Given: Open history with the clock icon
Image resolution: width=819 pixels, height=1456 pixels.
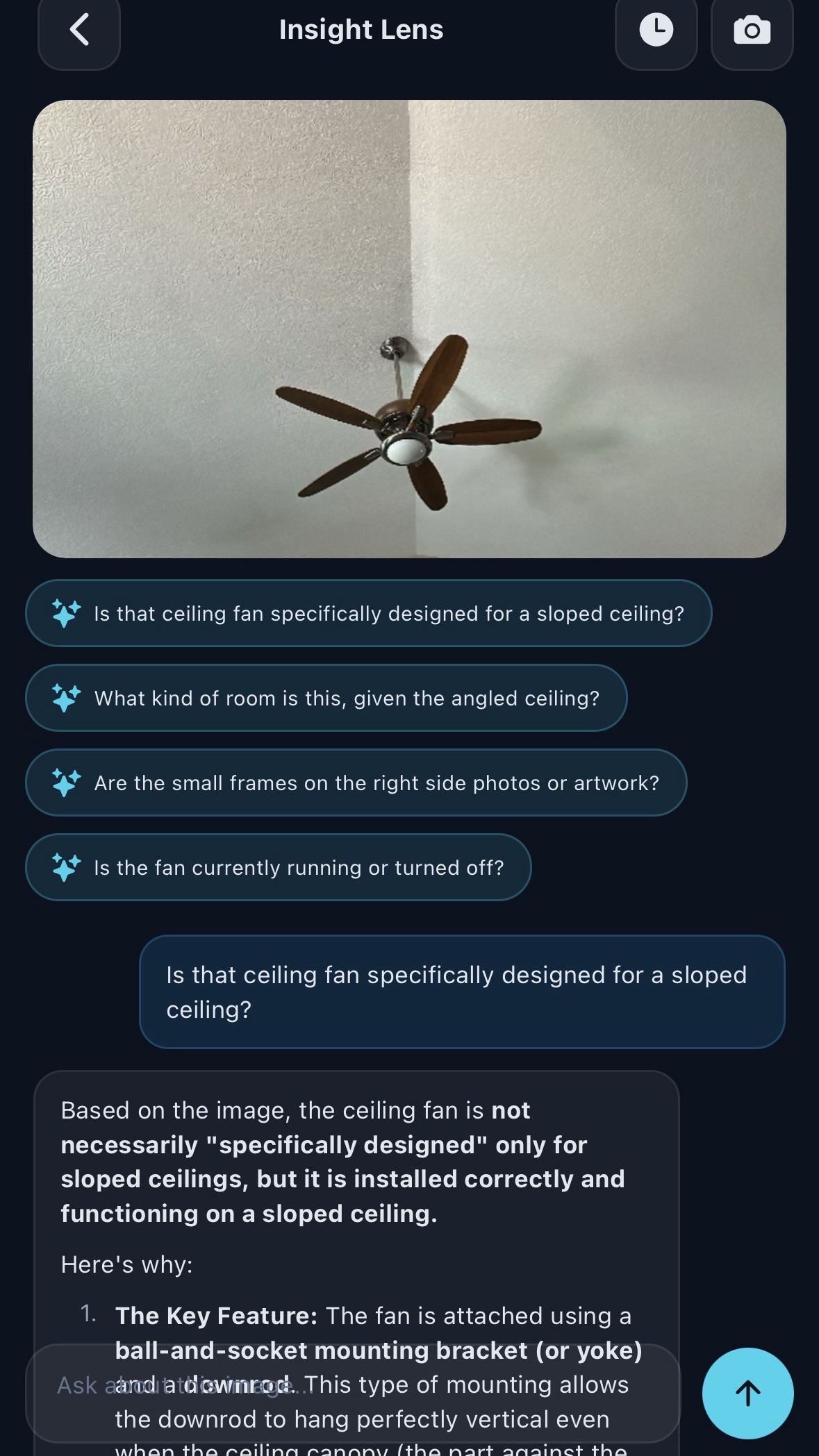Looking at the screenshot, I should pos(656,31).
